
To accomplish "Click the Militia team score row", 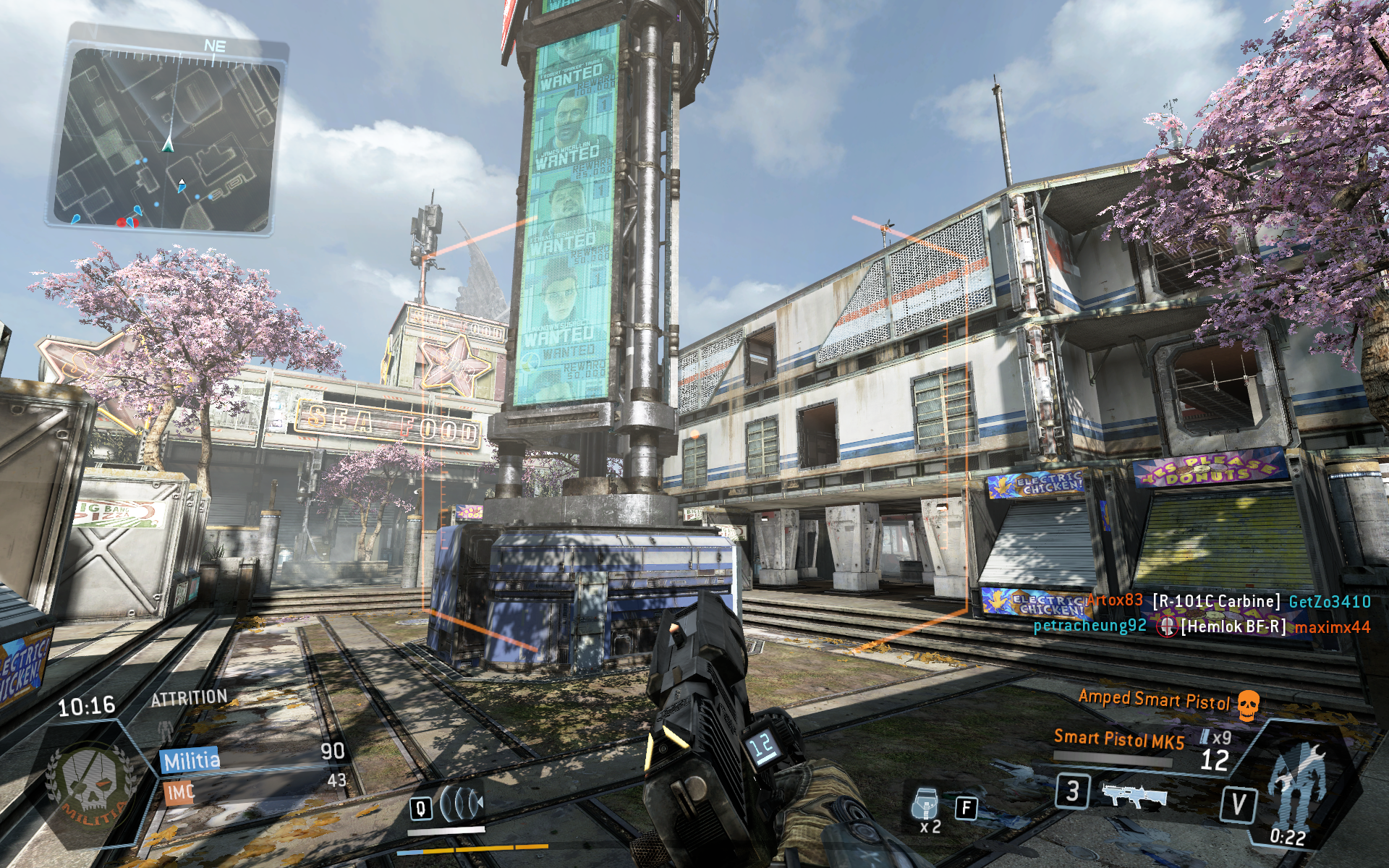I will (x=253, y=757).
